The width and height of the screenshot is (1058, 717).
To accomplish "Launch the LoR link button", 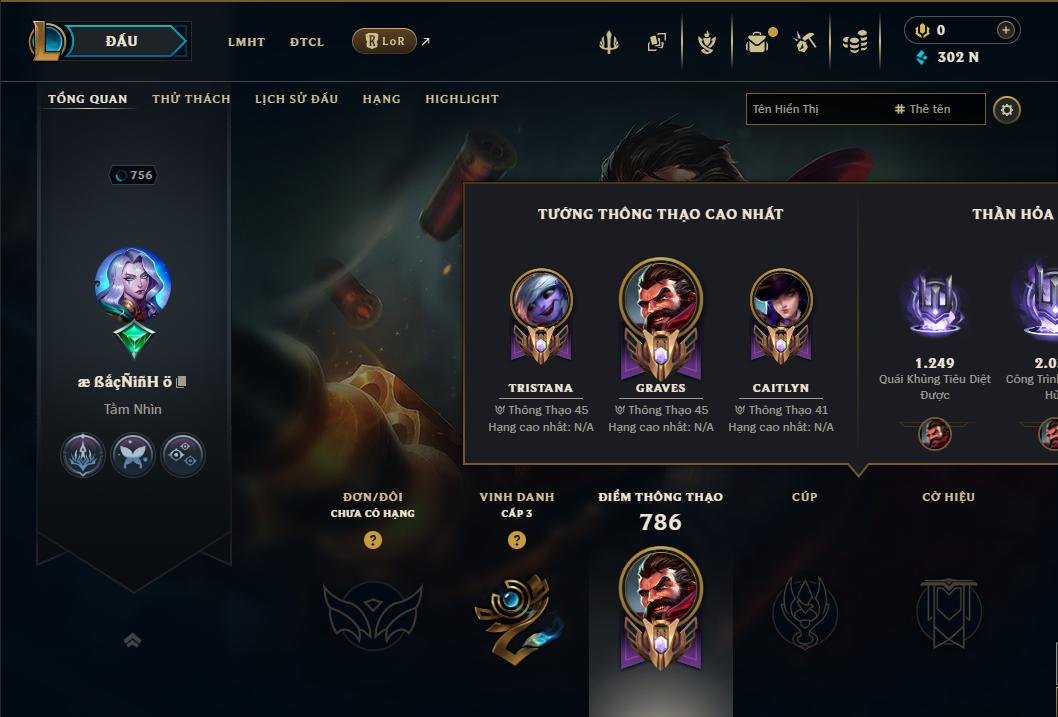I will [385, 41].
